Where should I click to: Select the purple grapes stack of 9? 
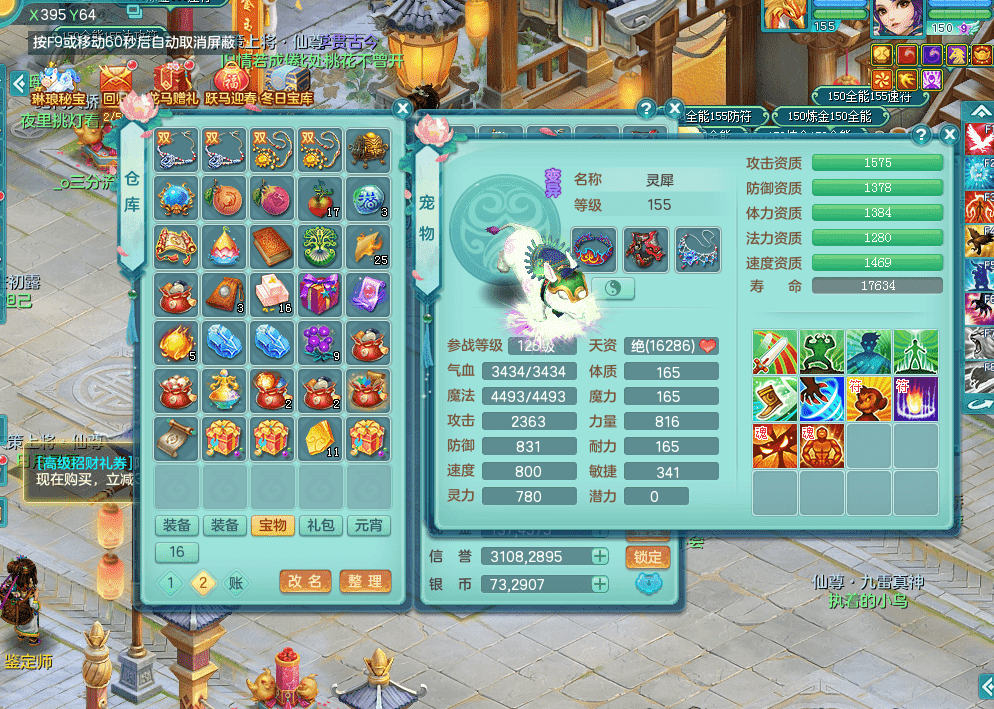pyautogui.click(x=320, y=342)
